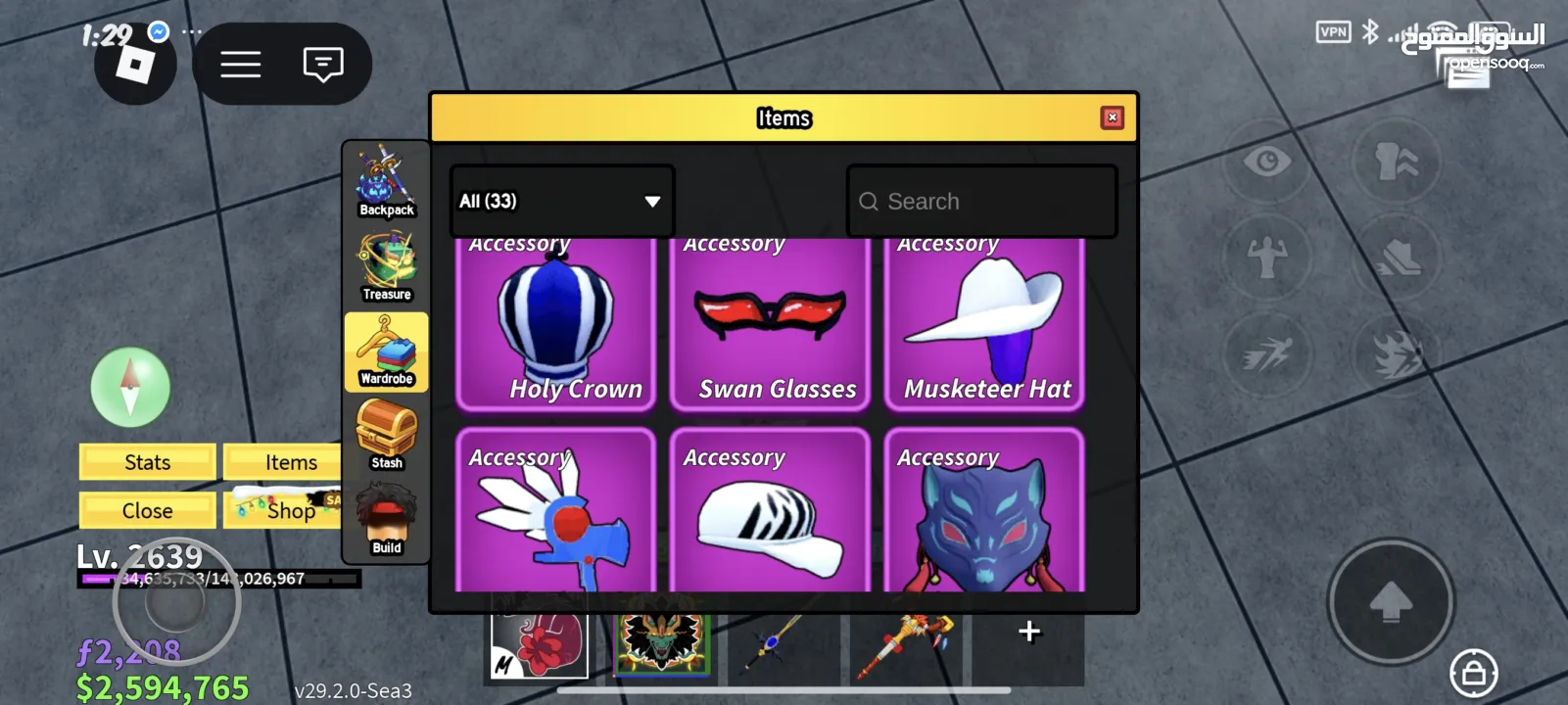The image size is (1568, 705).
Task: Close the Items window
Action: pyautogui.click(x=1112, y=117)
